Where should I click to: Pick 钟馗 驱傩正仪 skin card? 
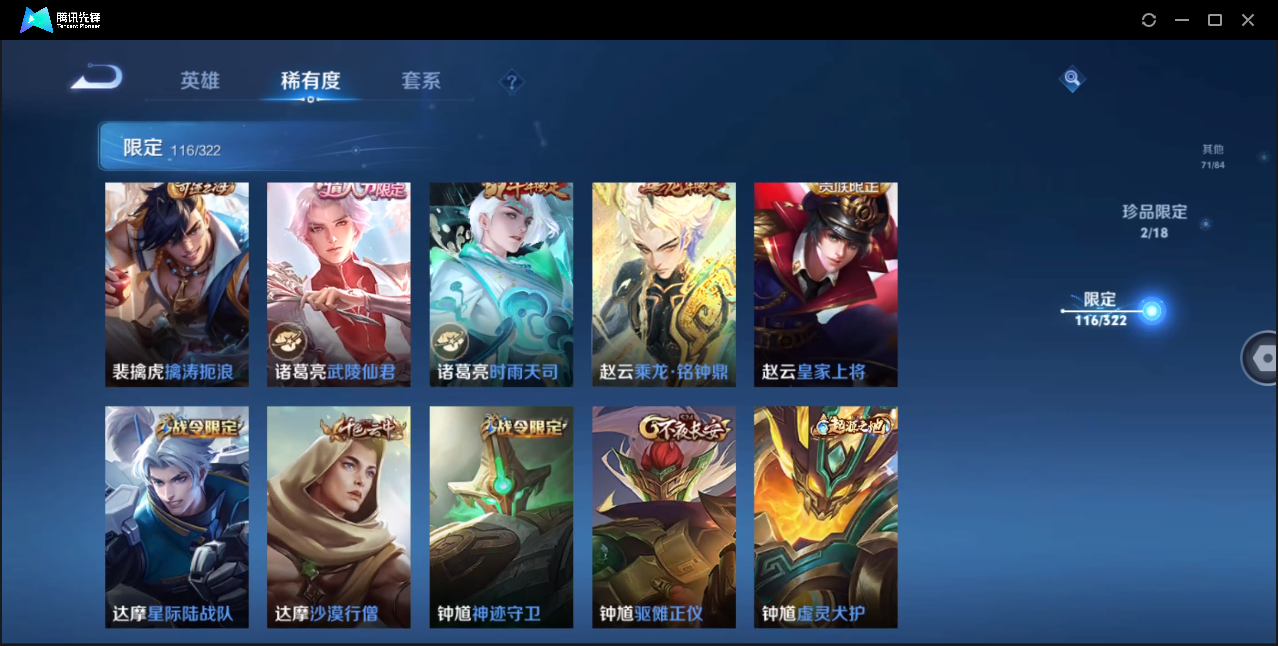point(663,516)
